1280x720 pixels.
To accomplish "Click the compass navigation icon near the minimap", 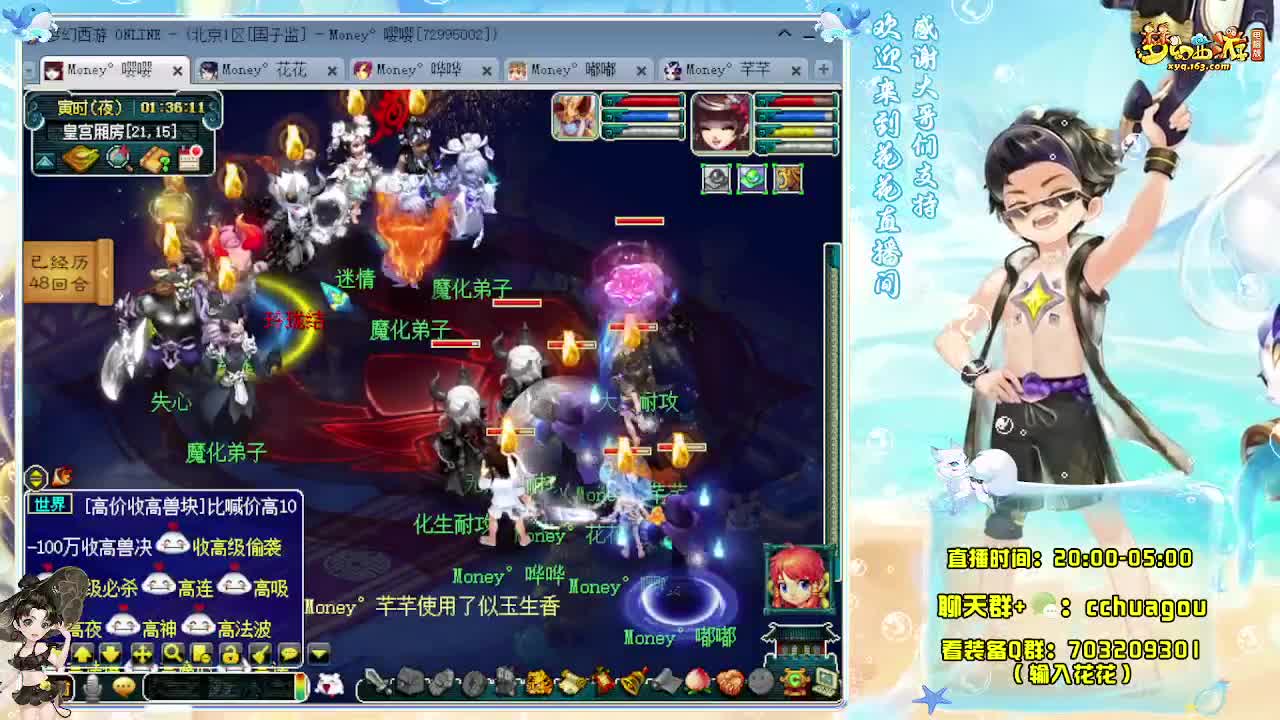I will click(117, 159).
